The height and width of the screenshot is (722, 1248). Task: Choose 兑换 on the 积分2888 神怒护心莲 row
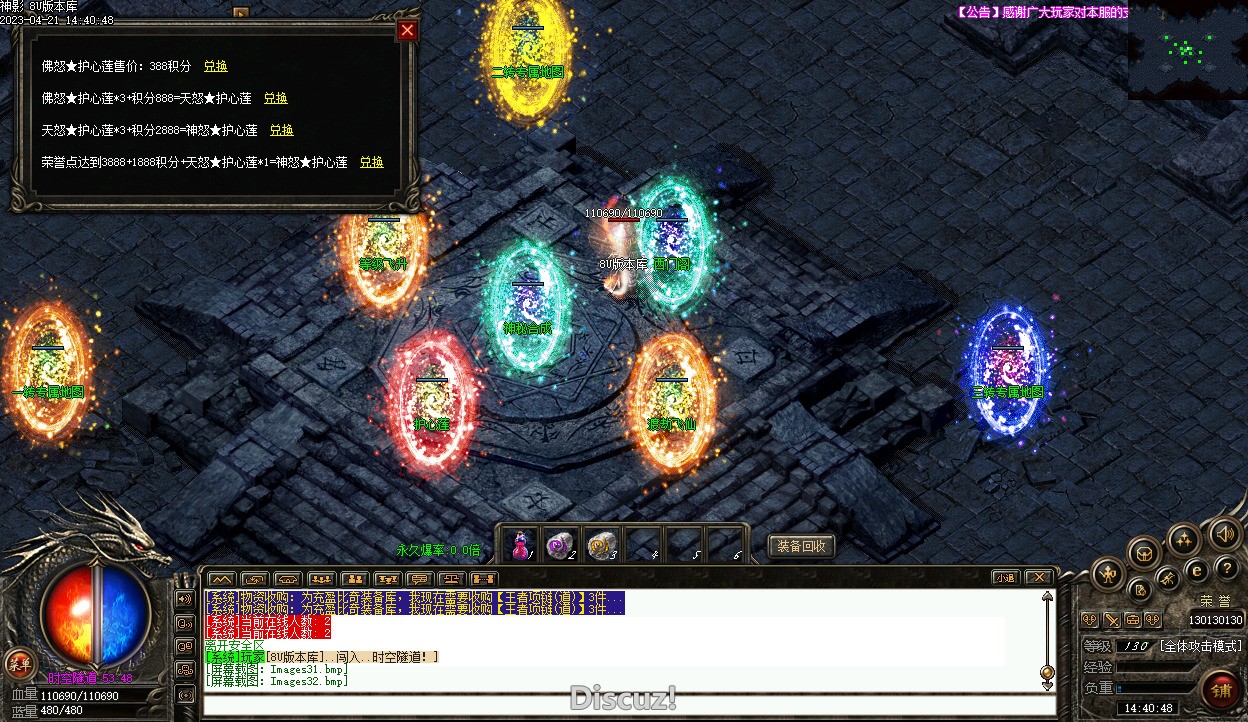pyautogui.click(x=282, y=130)
